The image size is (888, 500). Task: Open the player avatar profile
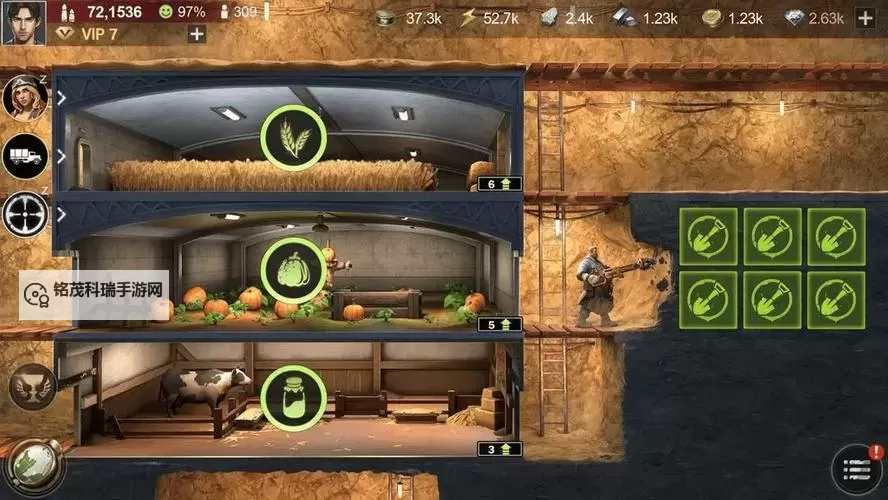point(23,22)
